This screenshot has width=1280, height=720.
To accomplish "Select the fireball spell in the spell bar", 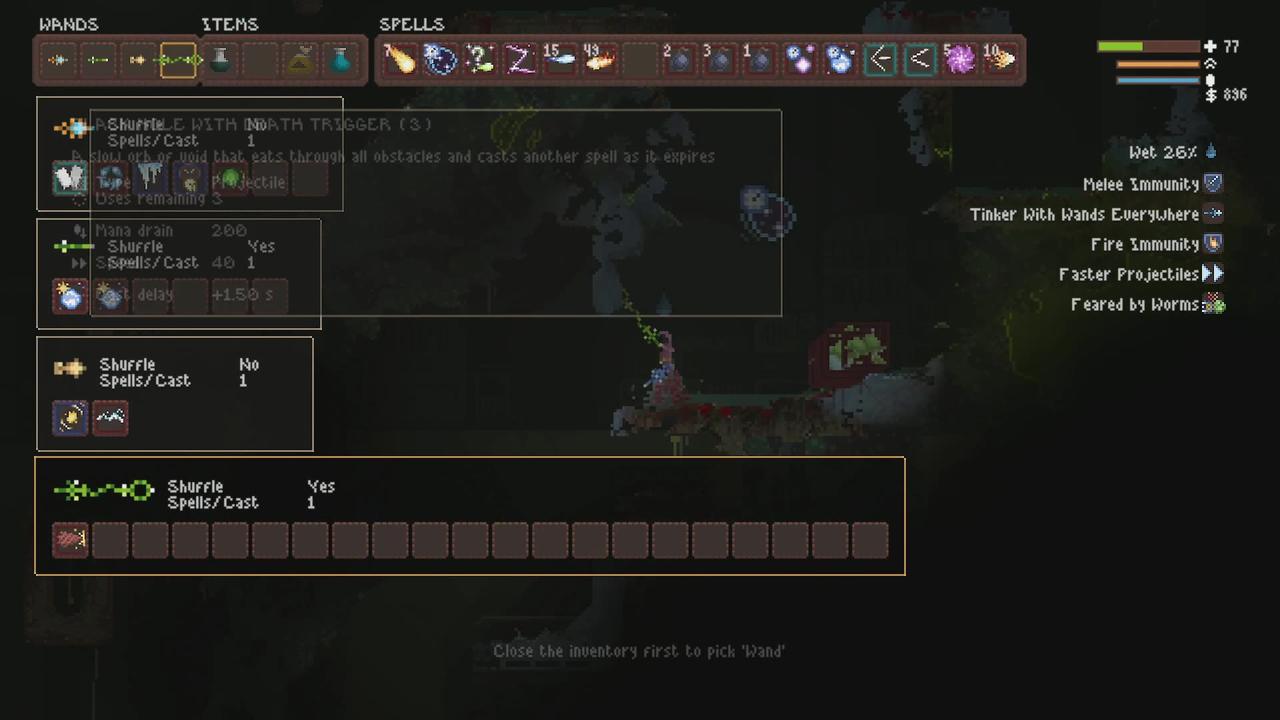I will [x=400, y=60].
